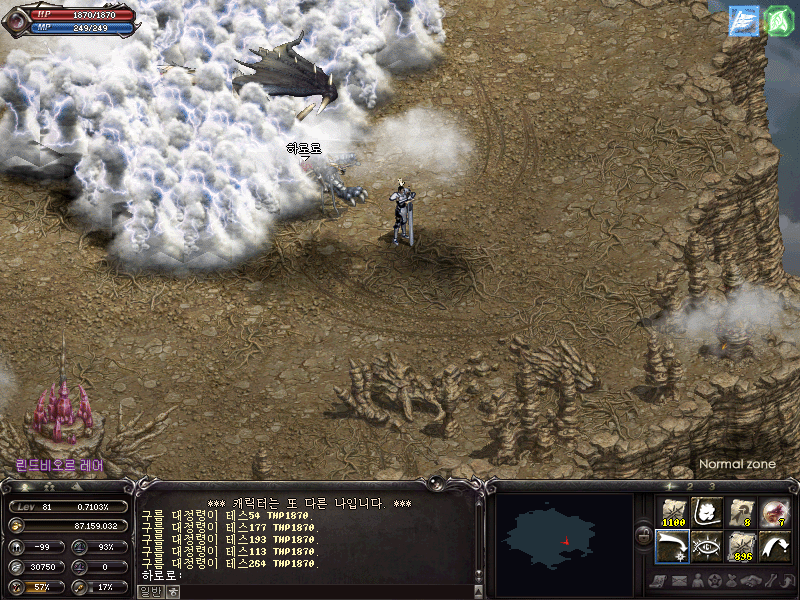Use the scroll slot showing 1100
The image size is (800, 600).
[x=672, y=513]
